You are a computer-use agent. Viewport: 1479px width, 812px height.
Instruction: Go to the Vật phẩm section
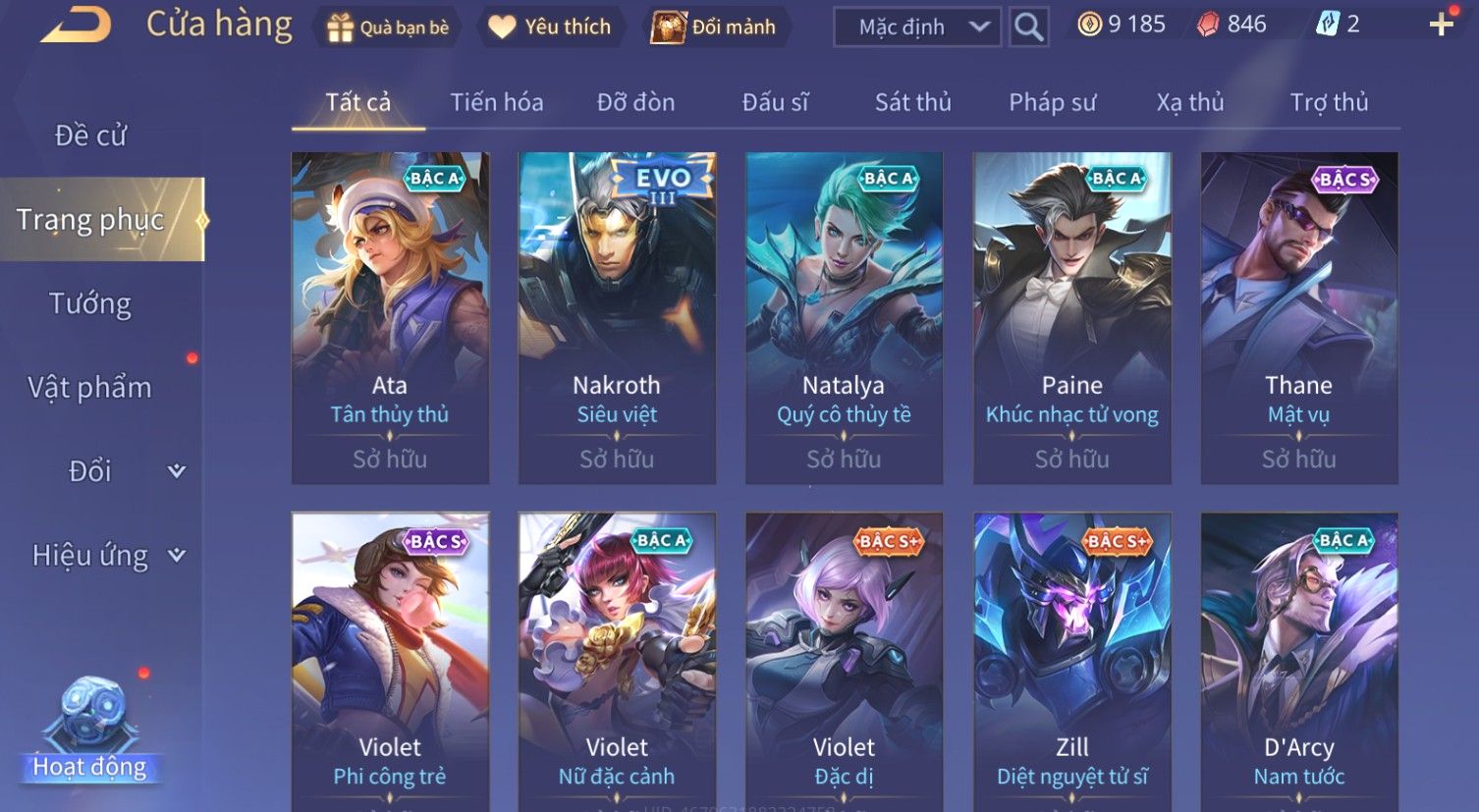pos(90,388)
